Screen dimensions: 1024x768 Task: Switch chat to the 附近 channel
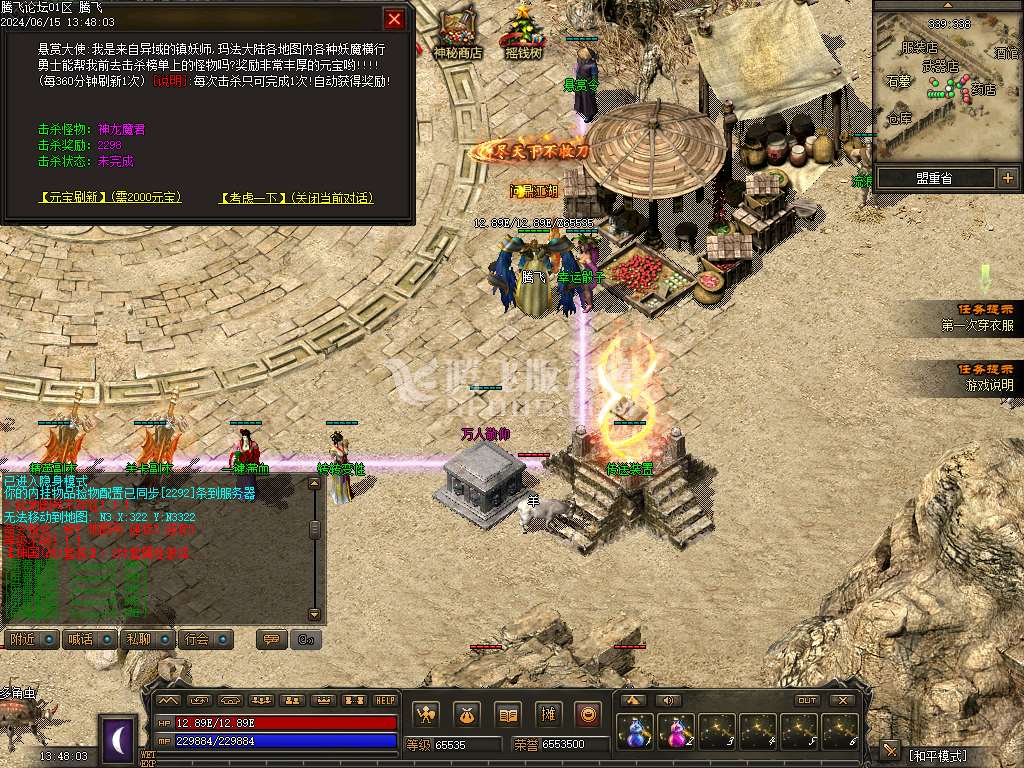(x=32, y=639)
